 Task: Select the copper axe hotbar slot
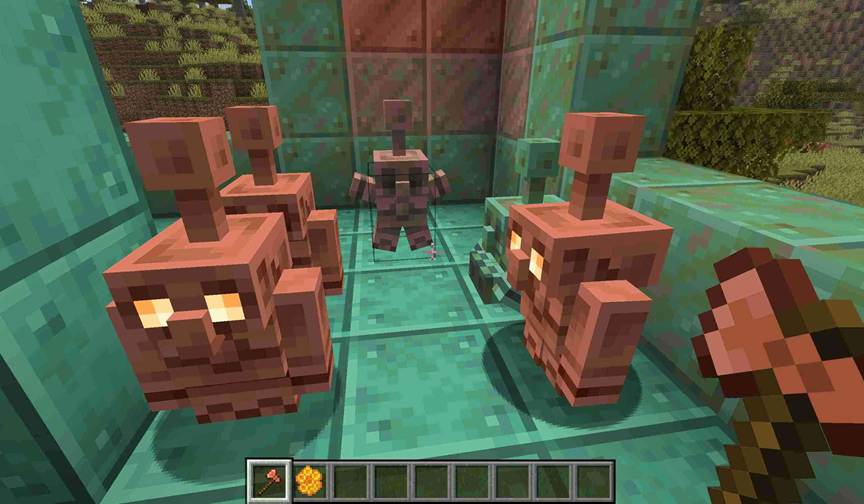269,481
